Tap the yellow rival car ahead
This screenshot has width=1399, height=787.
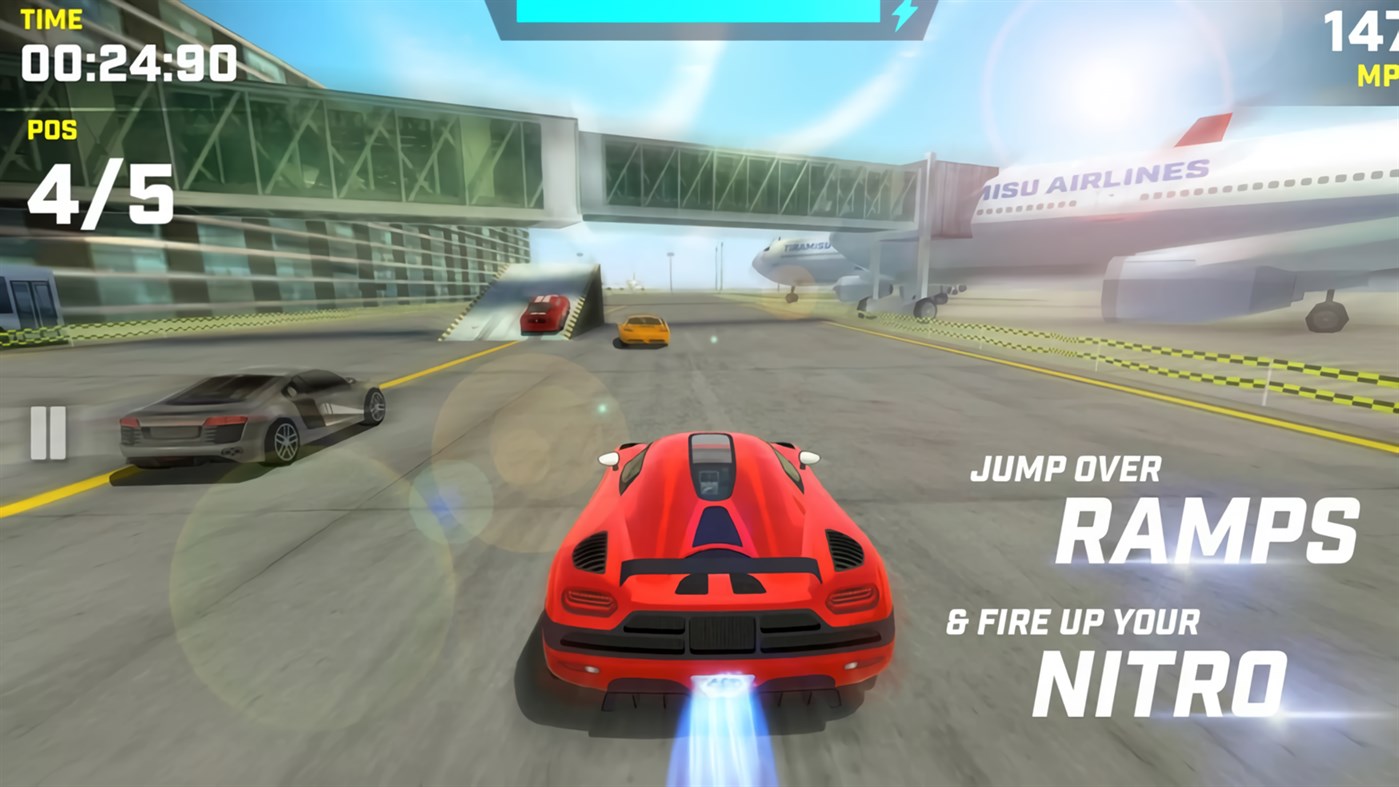(x=644, y=328)
